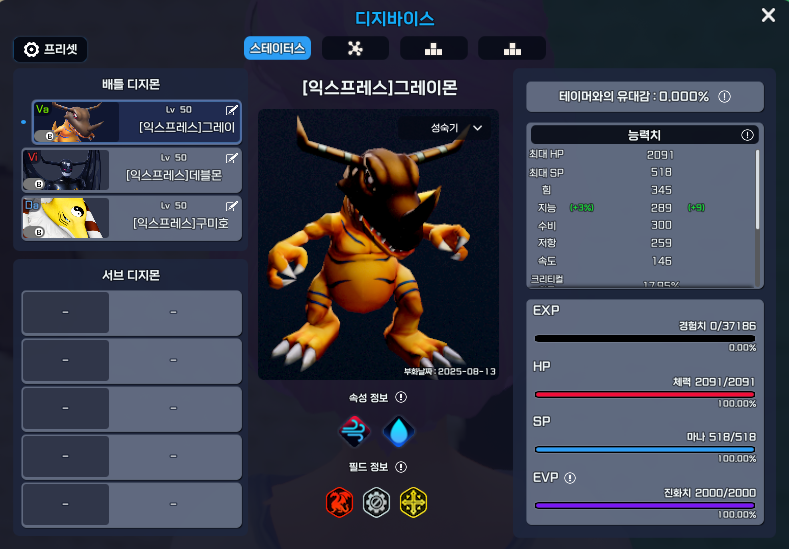This screenshot has width=789, height=549.
Task: Show info for 테이머와의 유대감
Action: pos(724,97)
